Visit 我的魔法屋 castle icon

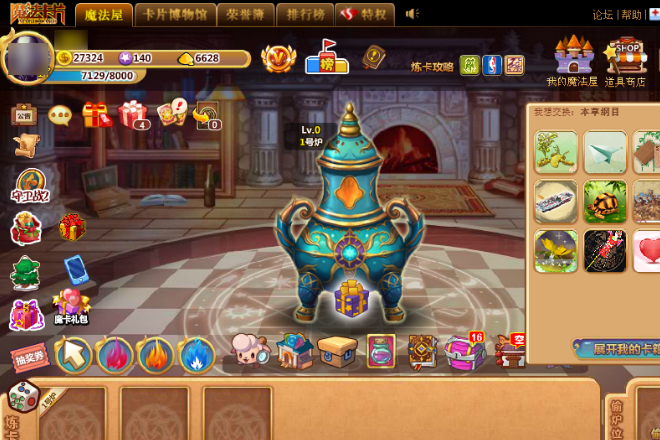click(x=572, y=60)
